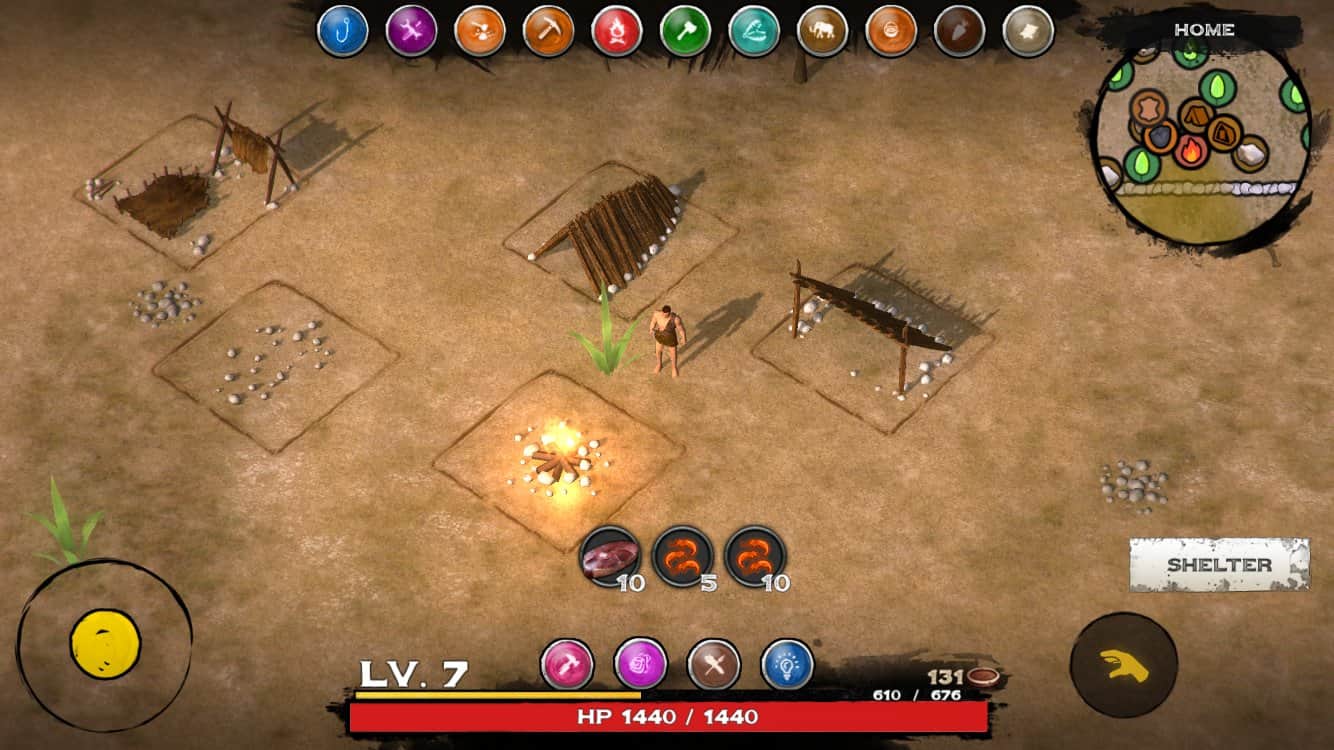The image size is (1334, 750).
Task: Select the purple crafting icon at top
Action: (x=411, y=30)
